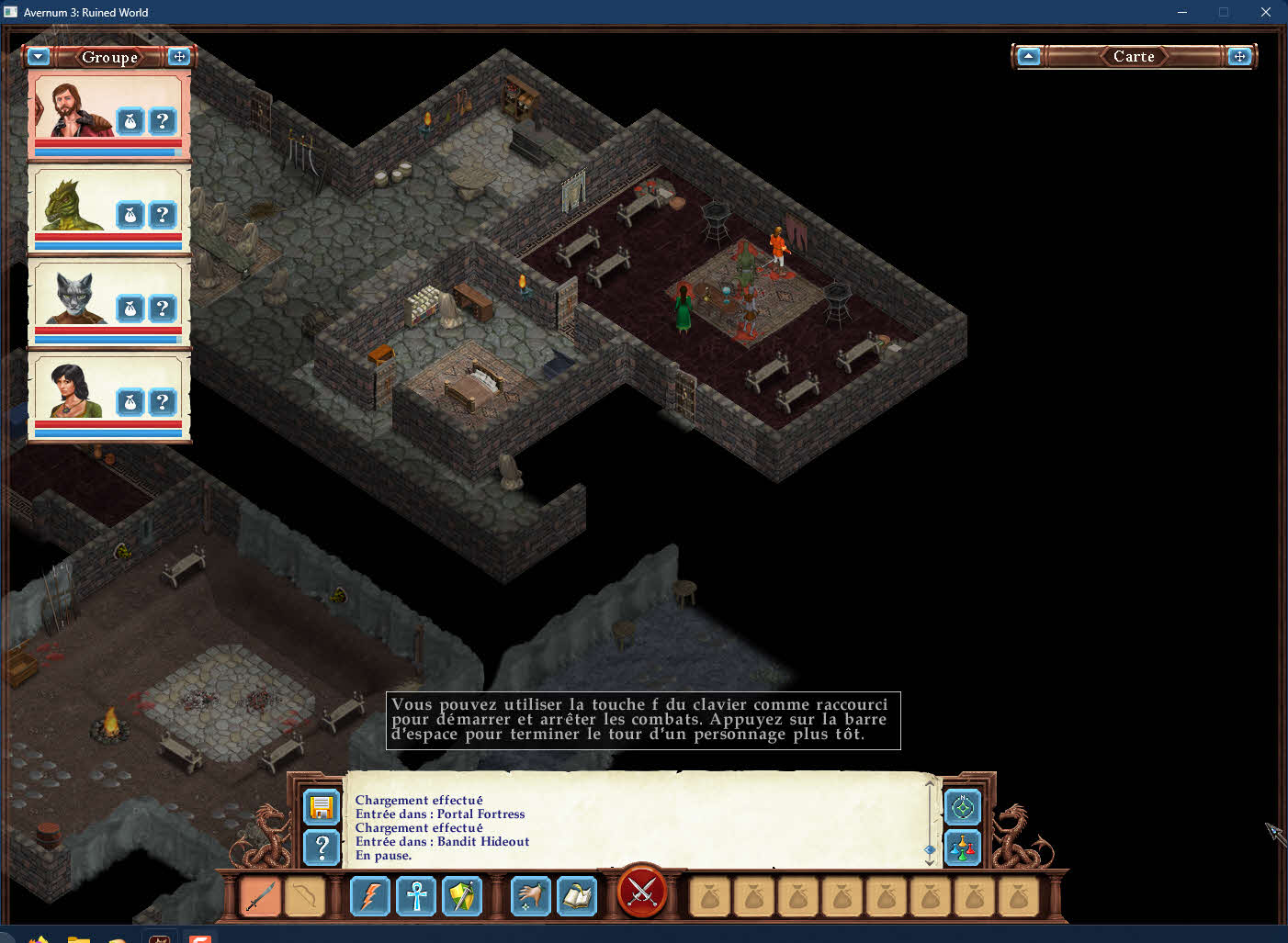Screen dimensions: 1288x943
Task: Open the journal book button
Action: tap(577, 896)
